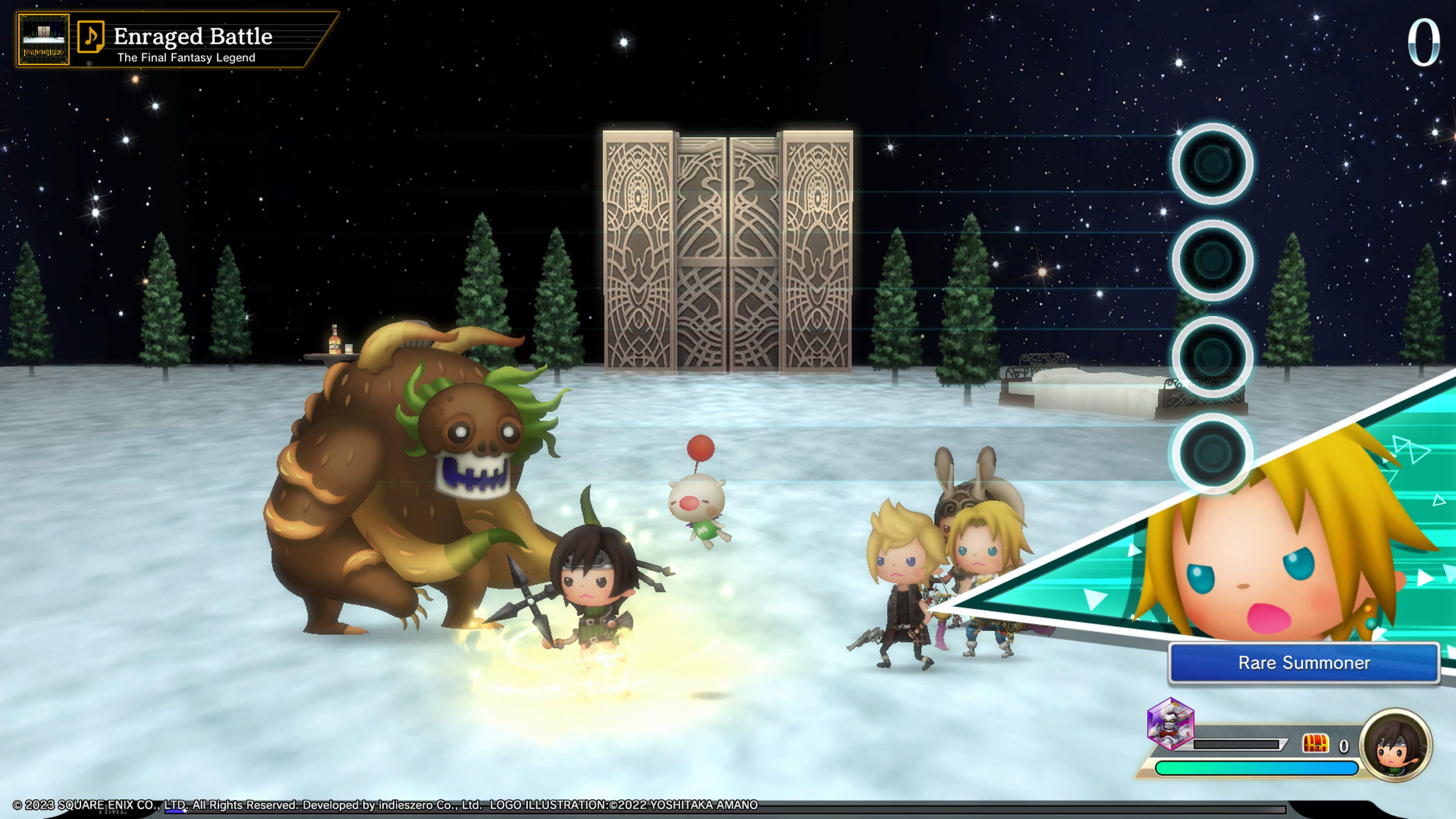This screenshot has height=819, width=1456.
Task: Click the red treasure chest icon
Action: coord(1315,744)
